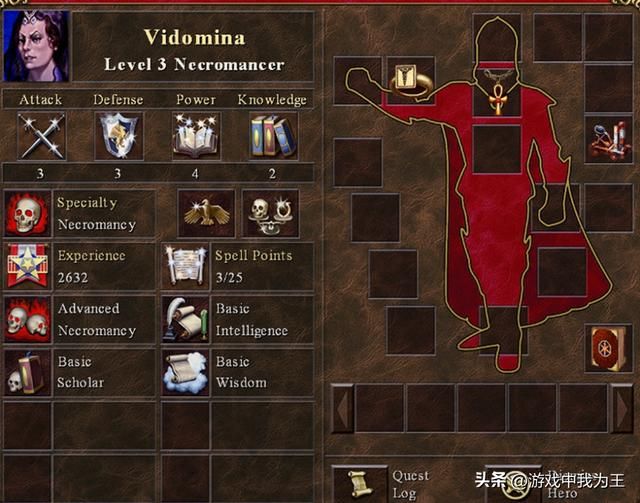Inspect the Advanced Necromancy skill
640x503 pixels.
click(x=27, y=320)
